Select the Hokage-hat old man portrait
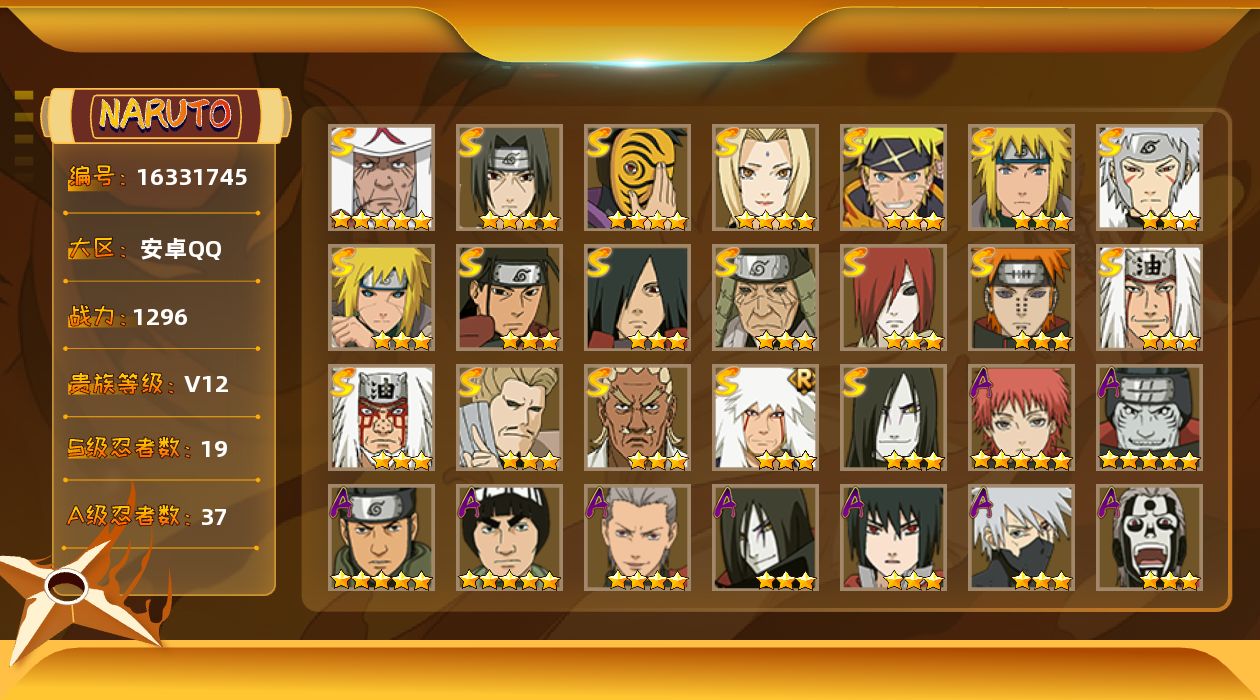The width and height of the screenshot is (1260, 700). coord(381,177)
